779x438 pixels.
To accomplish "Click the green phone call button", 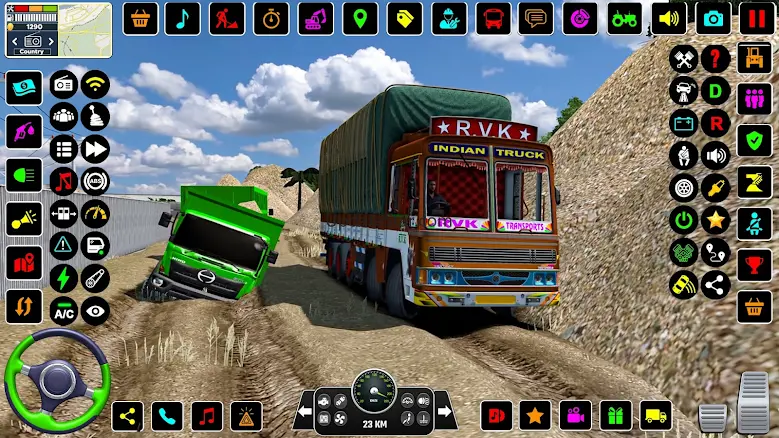I will pyautogui.click(x=167, y=415).
